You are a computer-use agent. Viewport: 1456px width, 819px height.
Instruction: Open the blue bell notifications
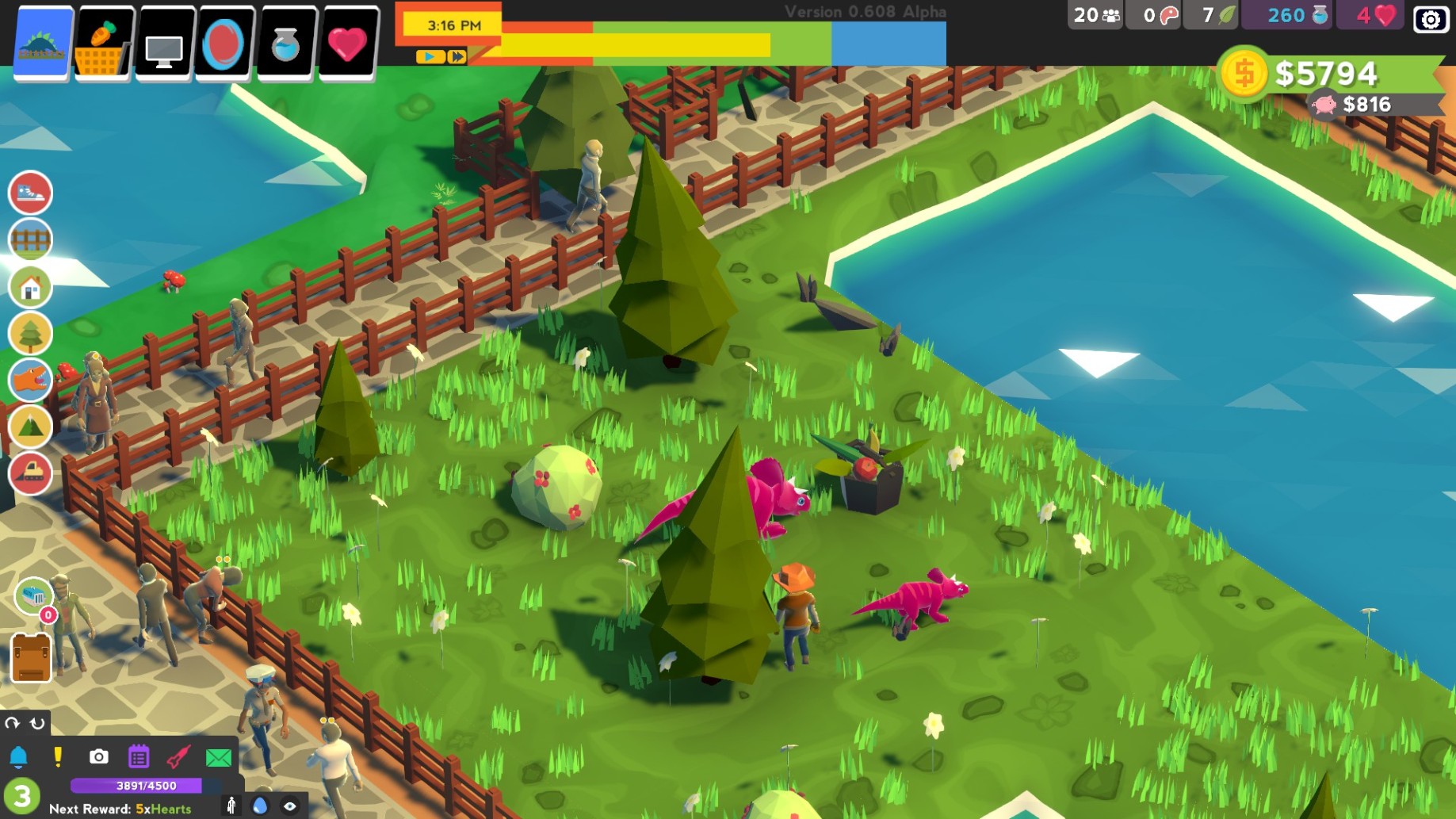18,757
